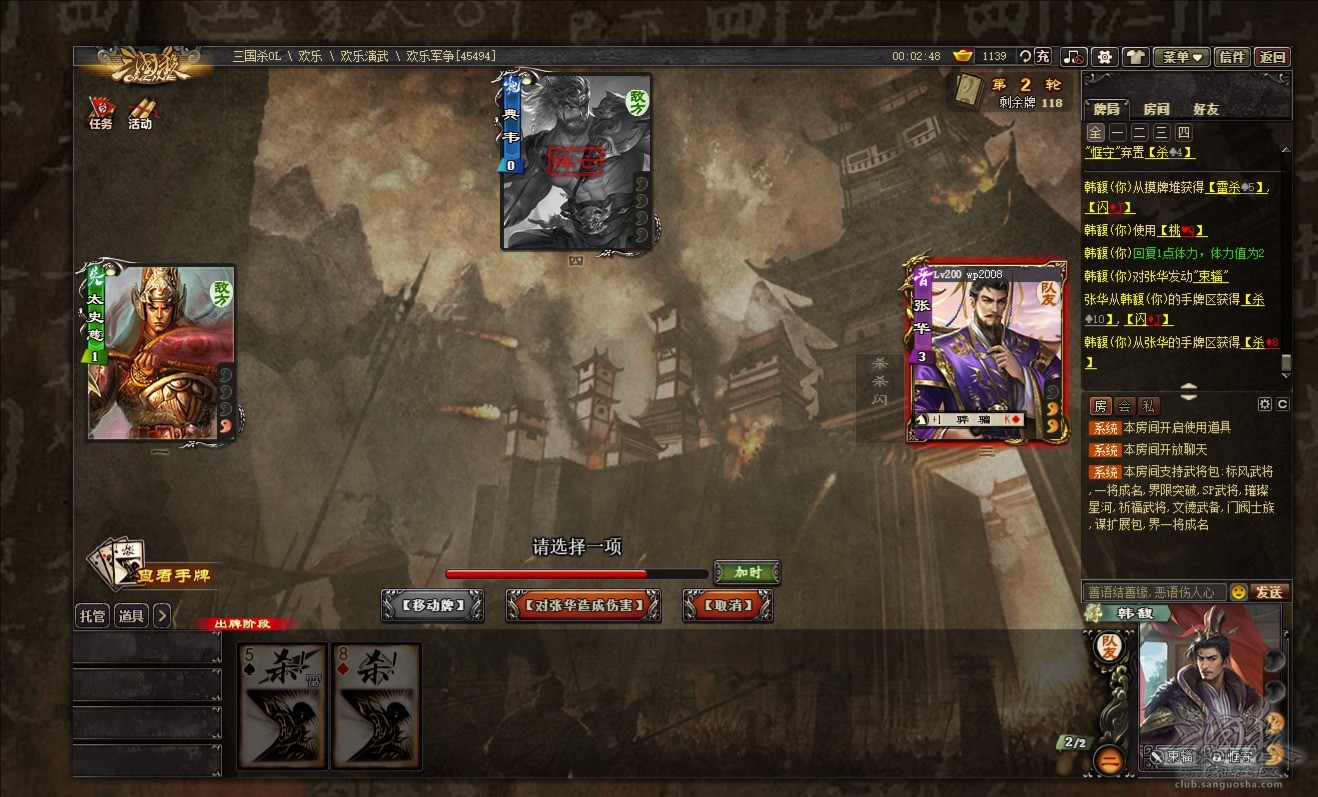Select the 5 of spades 杀 card

tap(283, 706)
